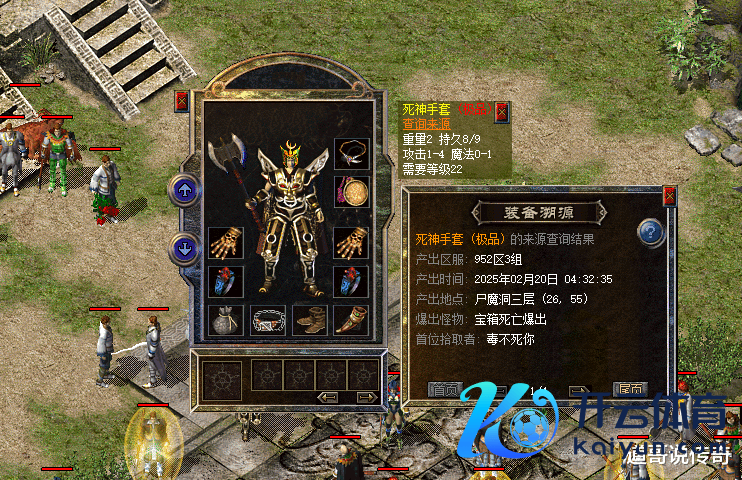Image resolution: width=742 pixels, height=480 pixels.
Task: Select the necklace equipment slot
Action: click(351, 153)
